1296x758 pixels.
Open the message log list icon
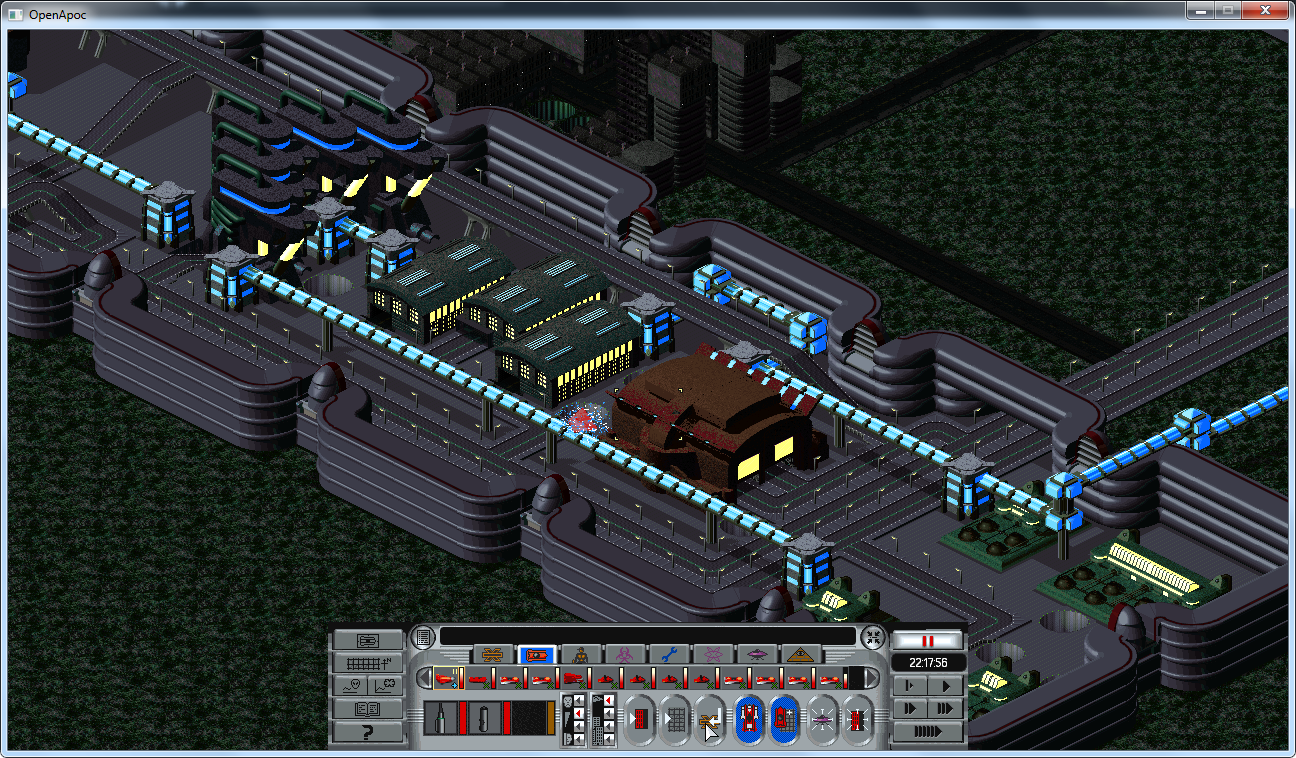point(423,636)
